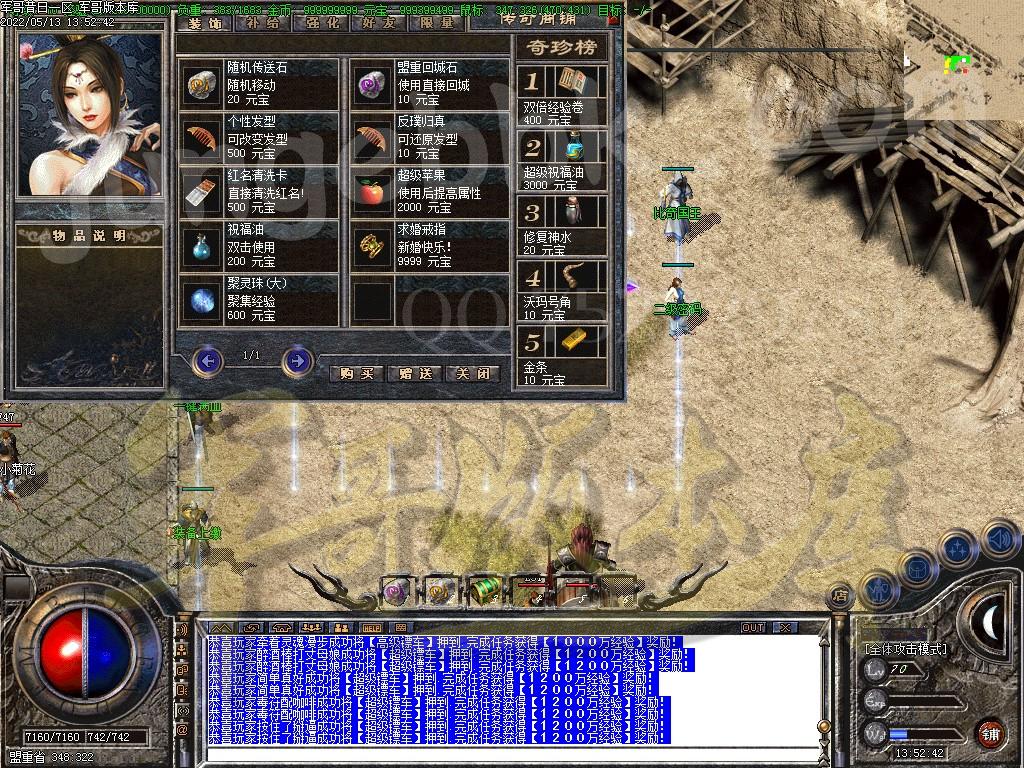This screenshot has height=768, width=1024.
Task: Click the chat window OUT button
Action: (753, 627)
